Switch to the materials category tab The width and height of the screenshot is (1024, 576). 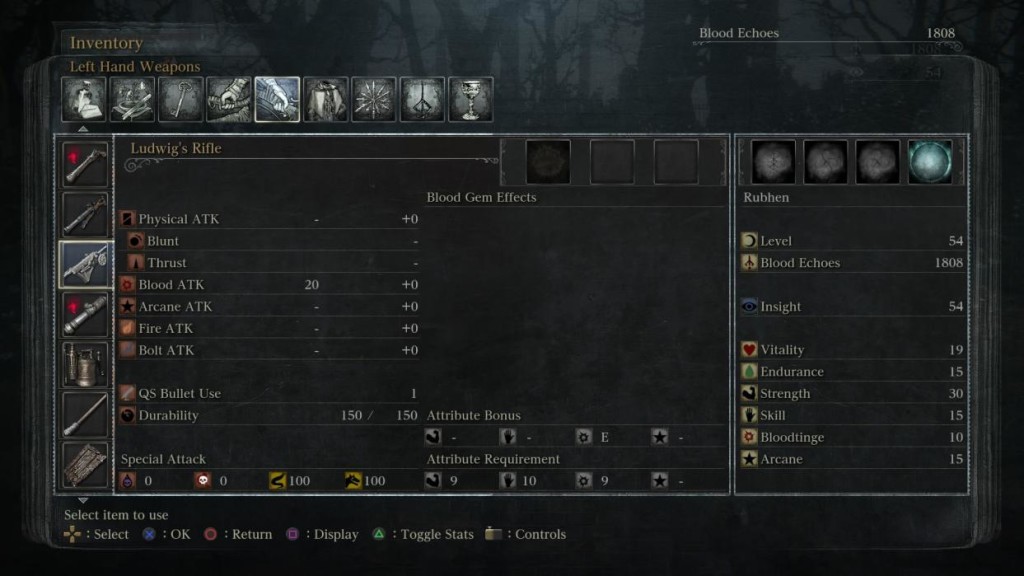tap(132, 100)
